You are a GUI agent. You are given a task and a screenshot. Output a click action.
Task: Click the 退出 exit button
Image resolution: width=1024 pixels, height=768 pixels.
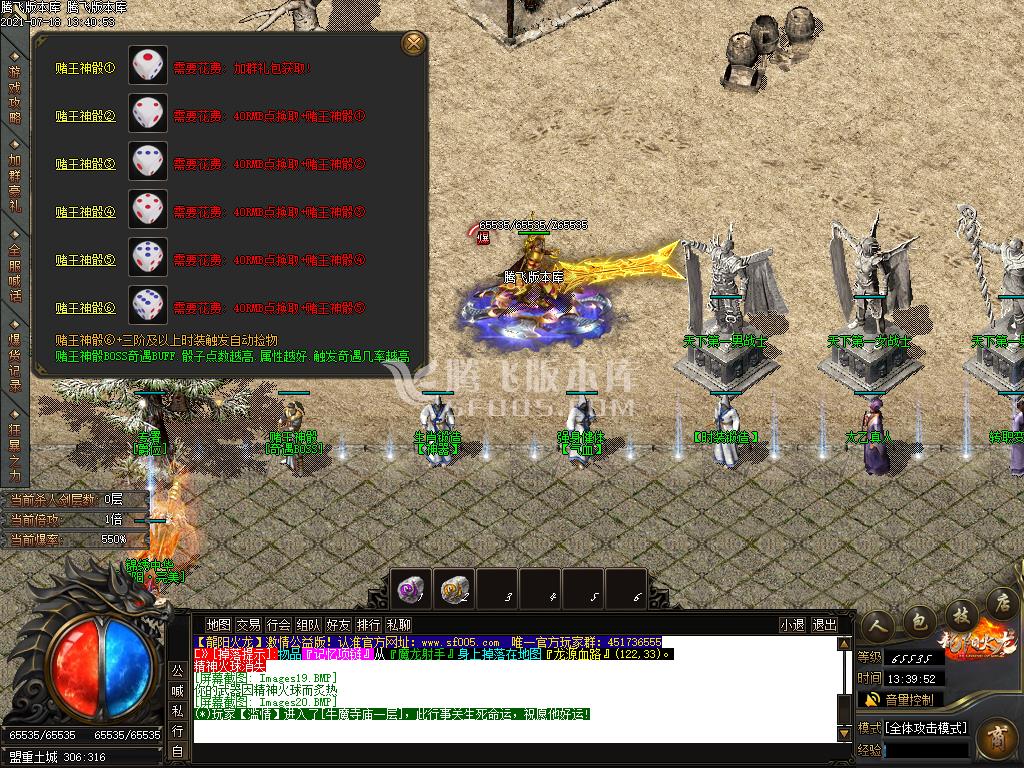pos(825,625)
